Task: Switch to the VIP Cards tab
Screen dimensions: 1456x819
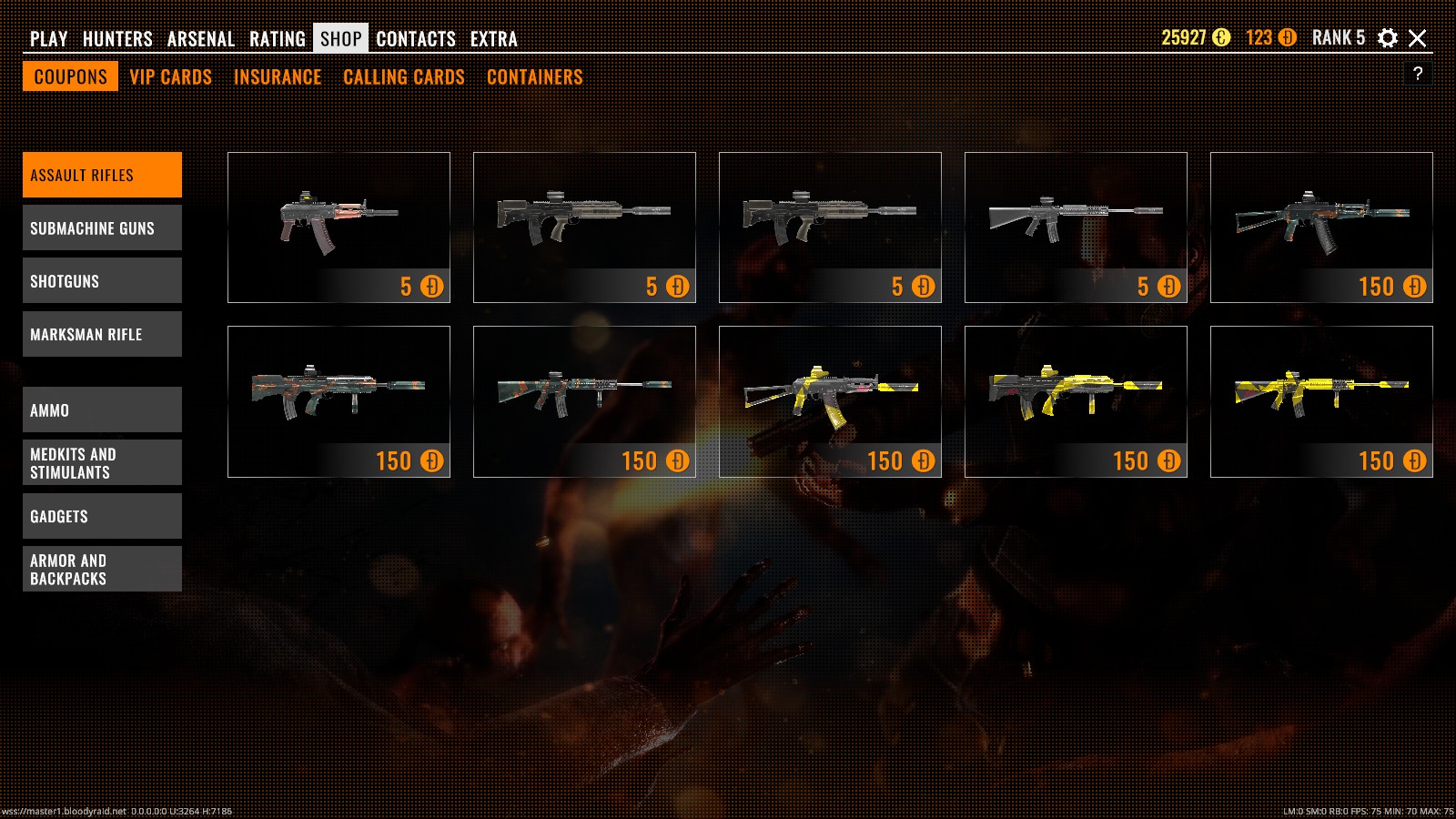Action: click(x=170, y=77)
